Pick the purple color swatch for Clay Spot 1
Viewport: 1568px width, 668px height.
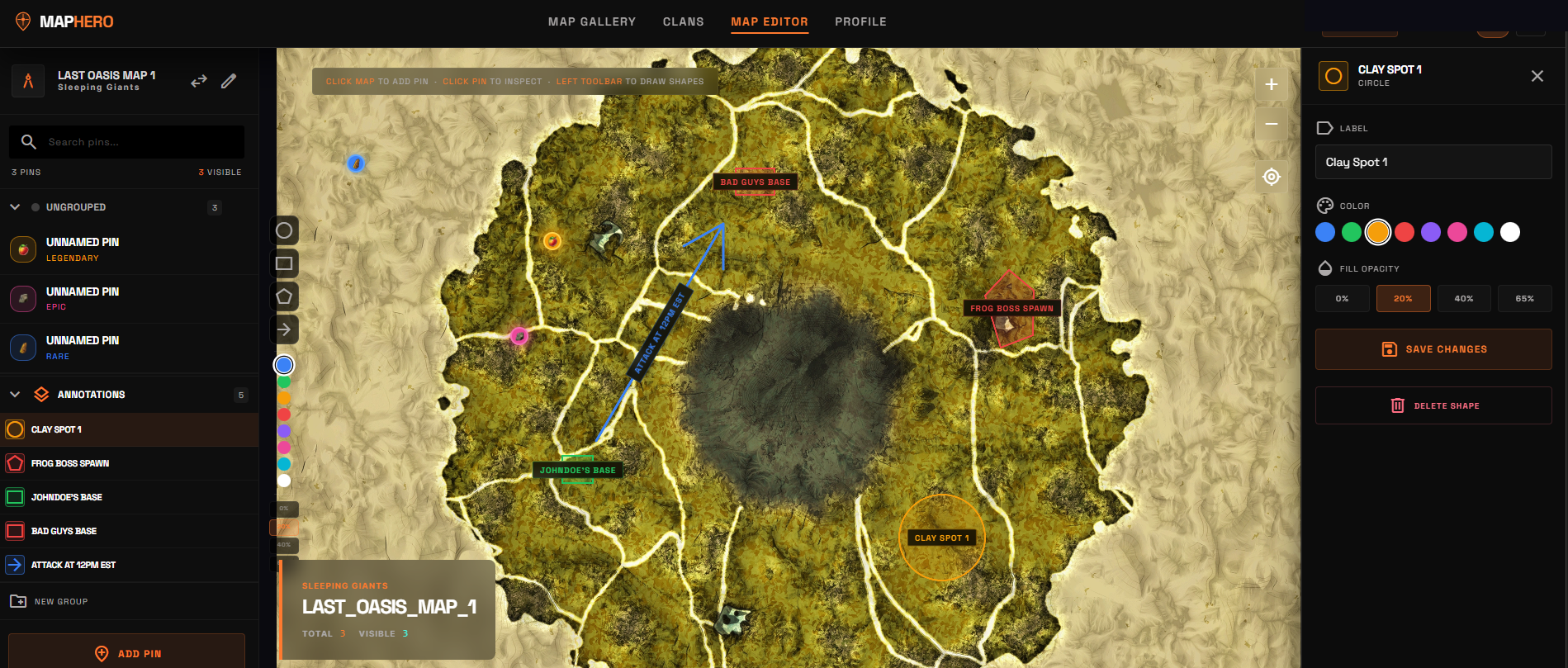click(1430, 232)
